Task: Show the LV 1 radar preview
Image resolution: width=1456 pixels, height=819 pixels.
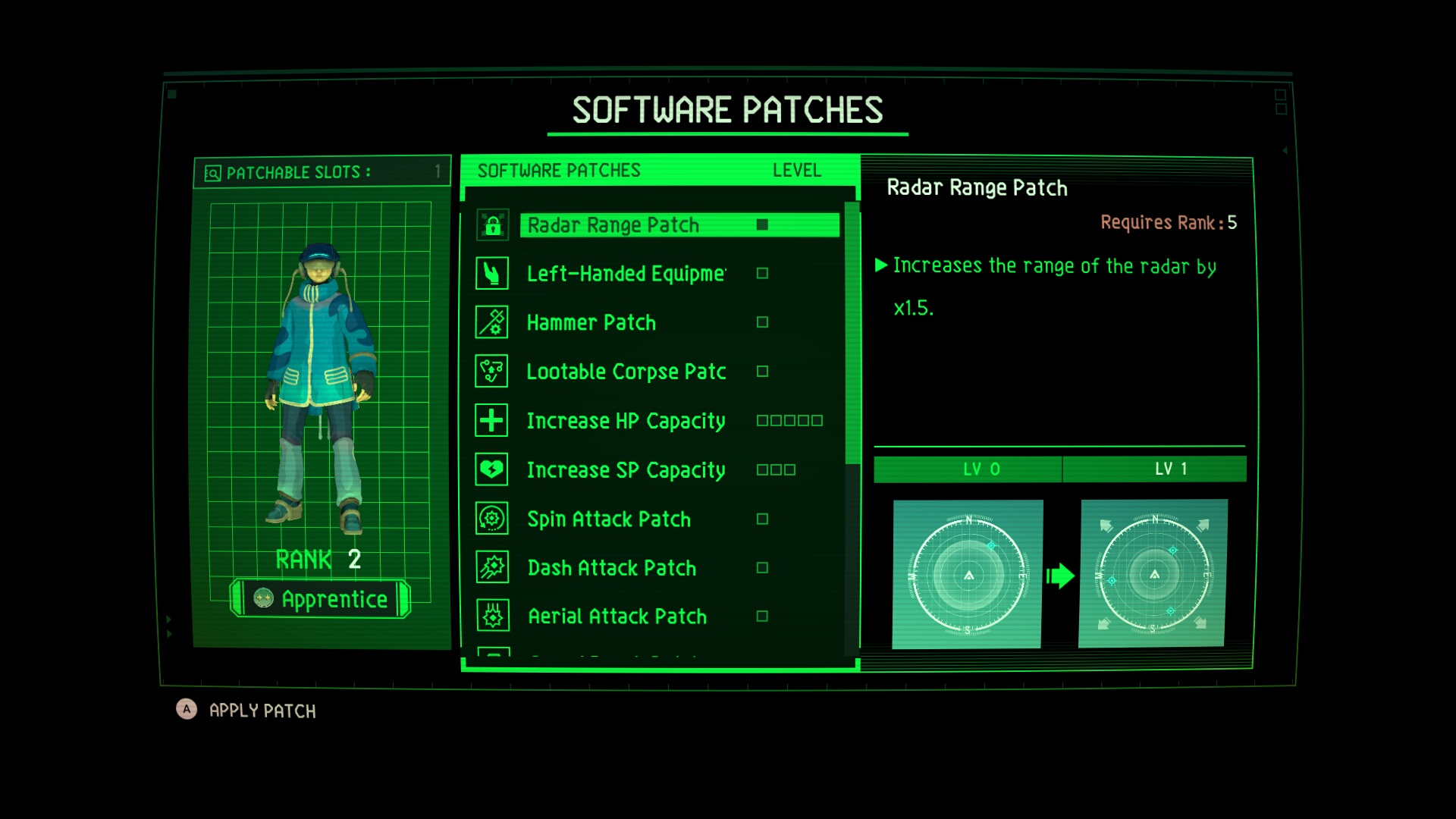Action: point(1153,573)
